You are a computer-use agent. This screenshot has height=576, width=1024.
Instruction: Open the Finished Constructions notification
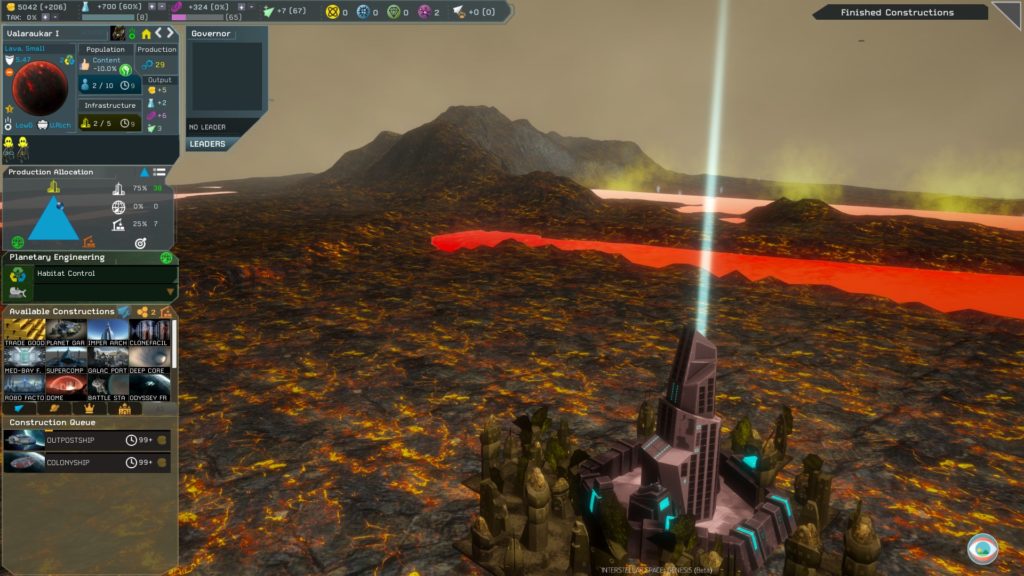click(897, 13)
